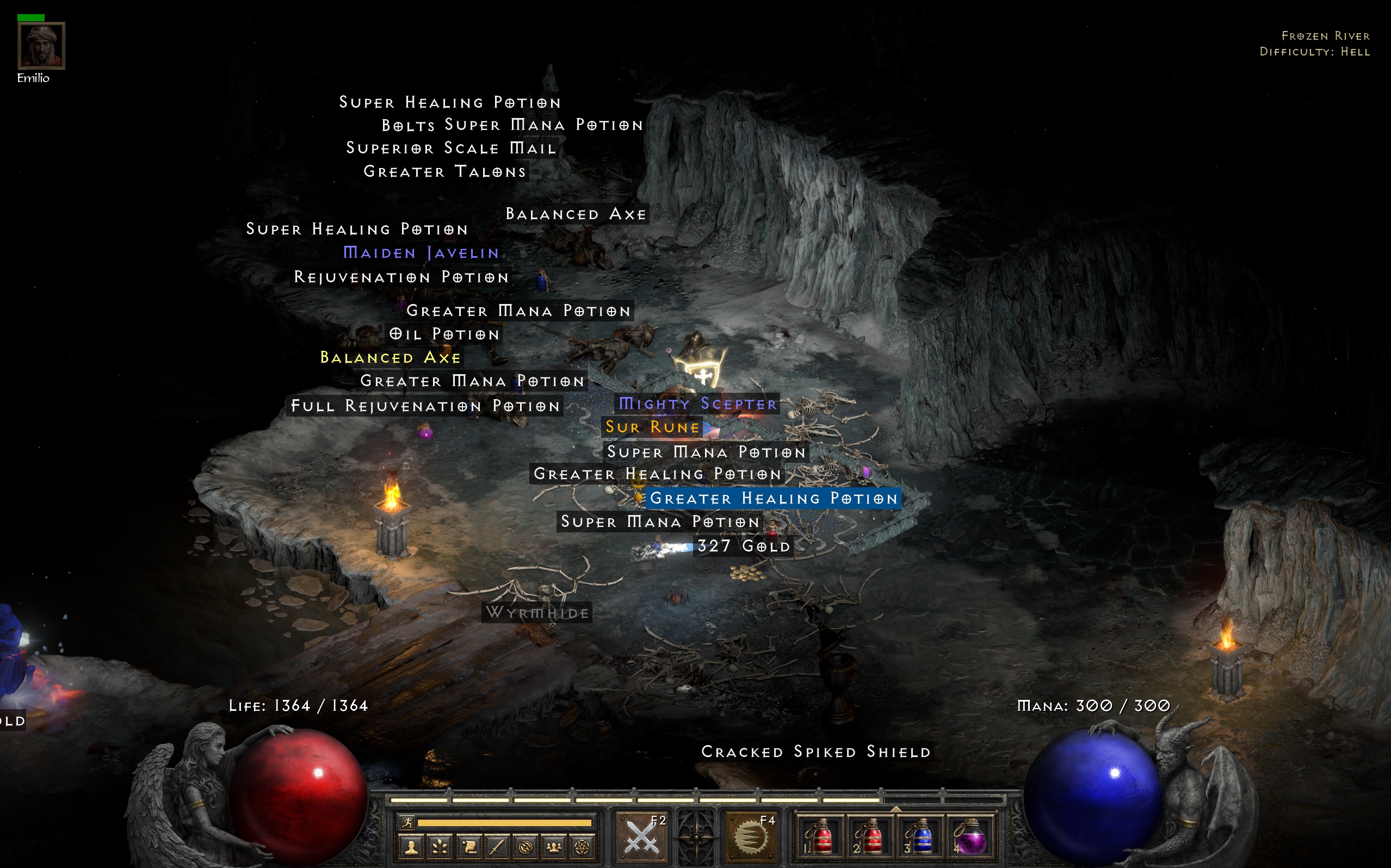The height and width of the screenshot is (868, 1391).
Task: Use the purple rejuvenation potion in belt
Action: tap(969, 838)
